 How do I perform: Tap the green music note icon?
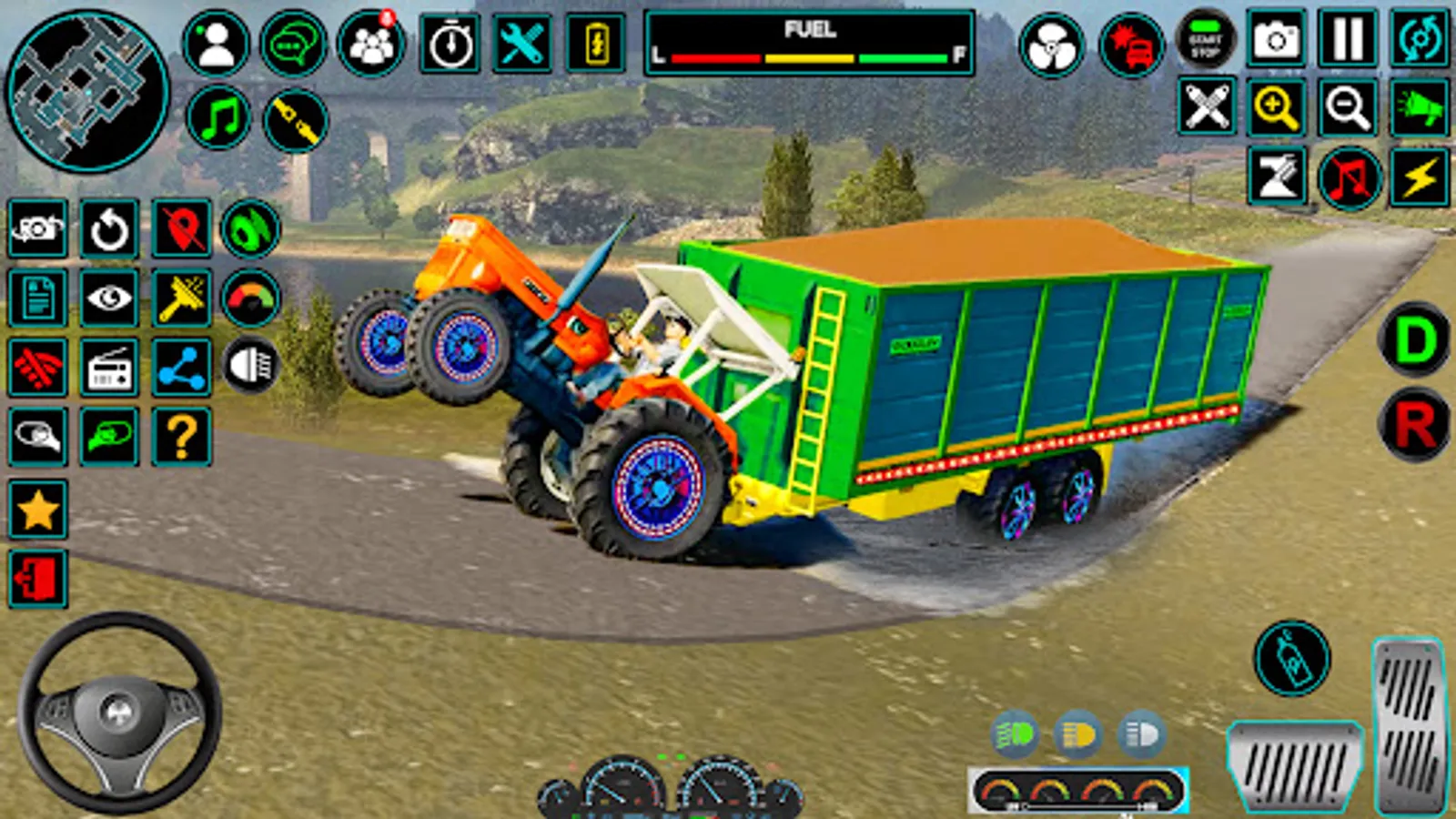(x=218, y=119)
